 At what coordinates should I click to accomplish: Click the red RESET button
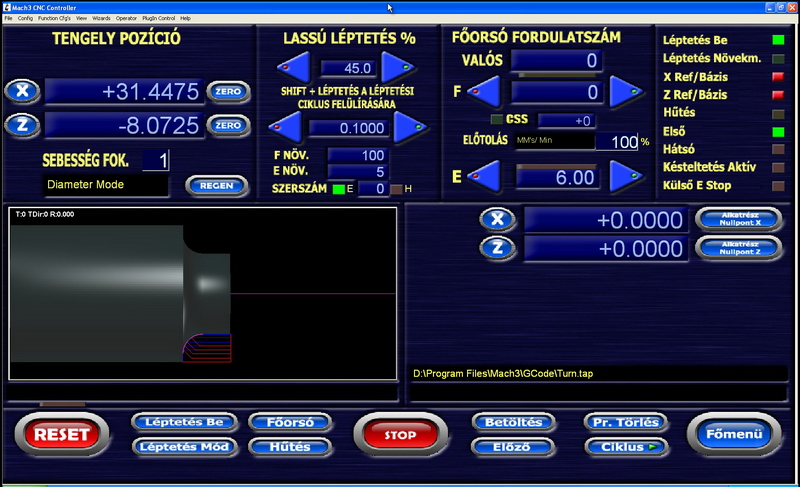(x=62, y=435)
